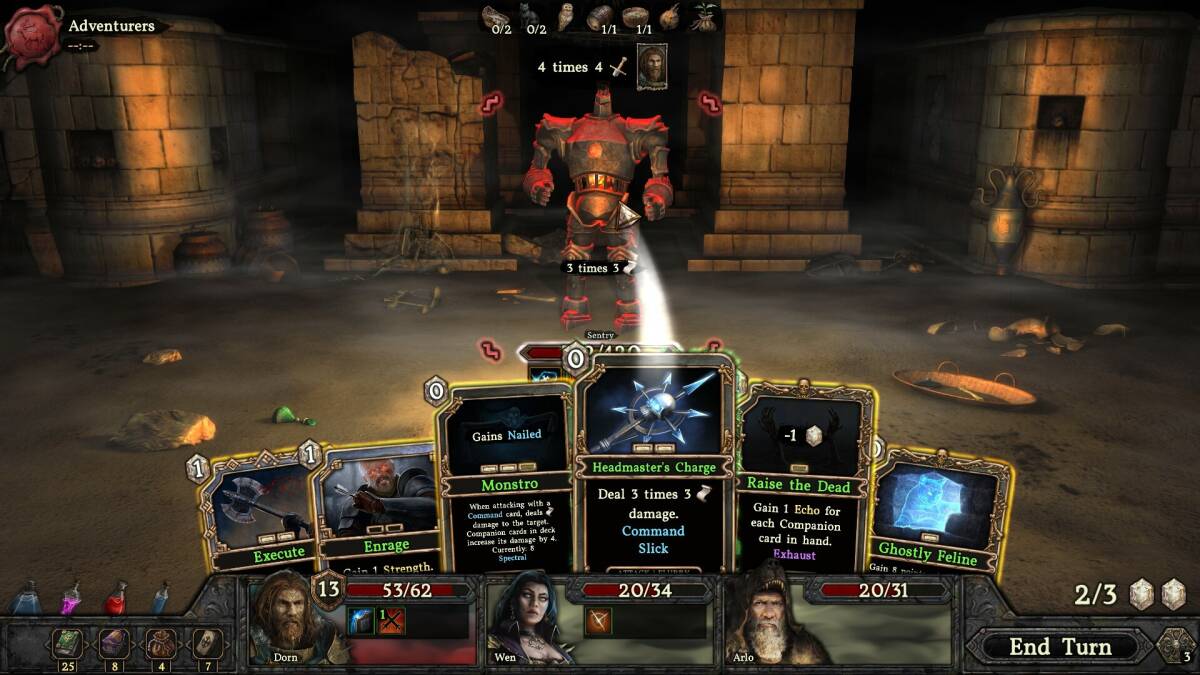1200x675 pixels.
Task: Click the ornate hexagon next to End Turn
Action: tap(1175, 645)
